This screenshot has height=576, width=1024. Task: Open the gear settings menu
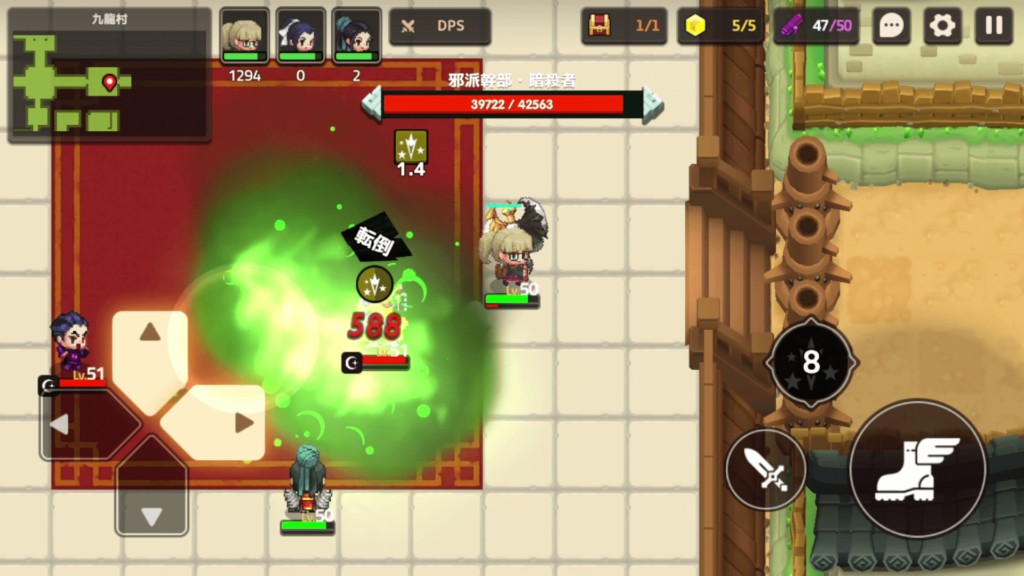point(942,26)
